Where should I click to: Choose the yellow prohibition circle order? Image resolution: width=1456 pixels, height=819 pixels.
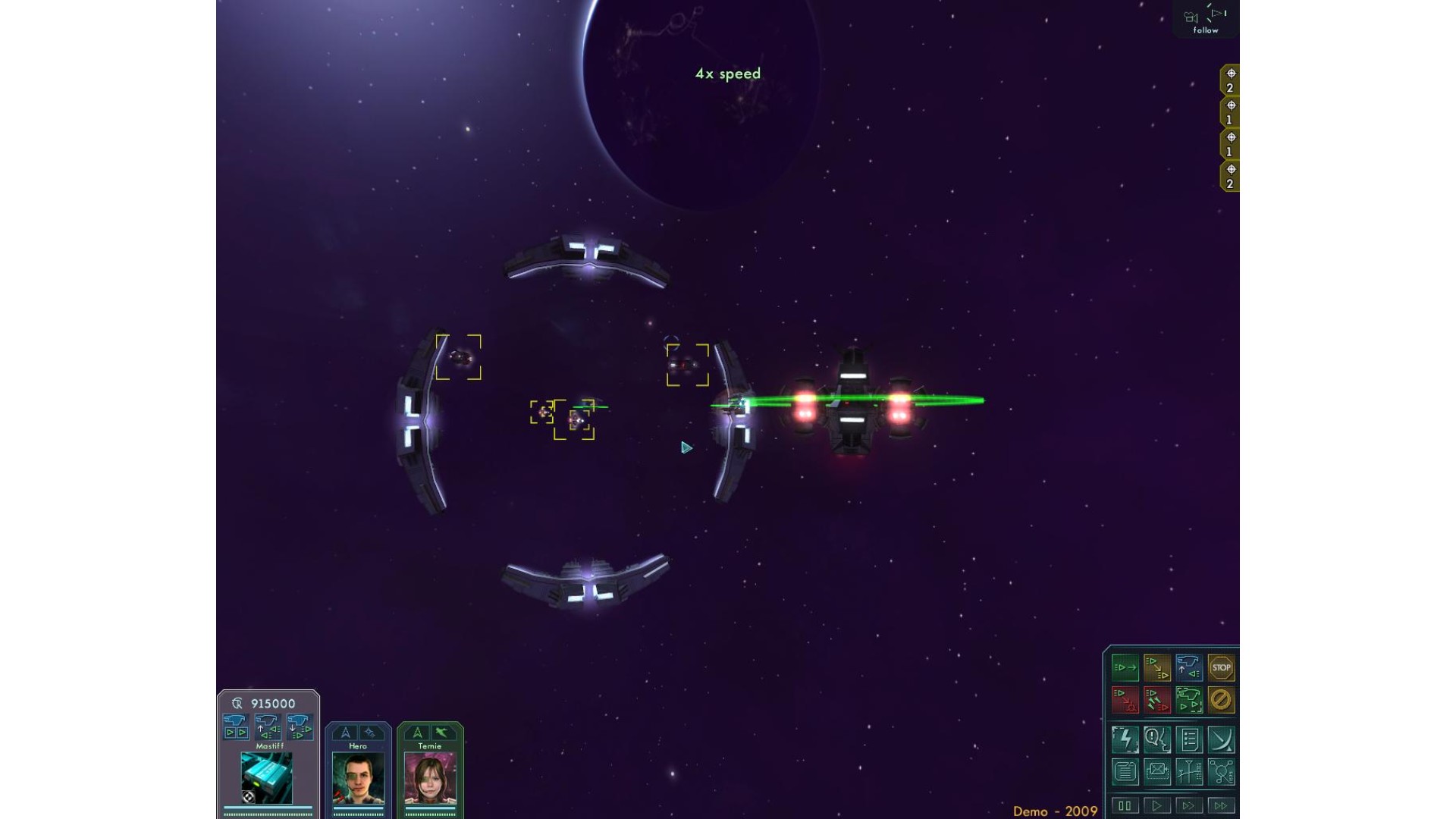1221,700
